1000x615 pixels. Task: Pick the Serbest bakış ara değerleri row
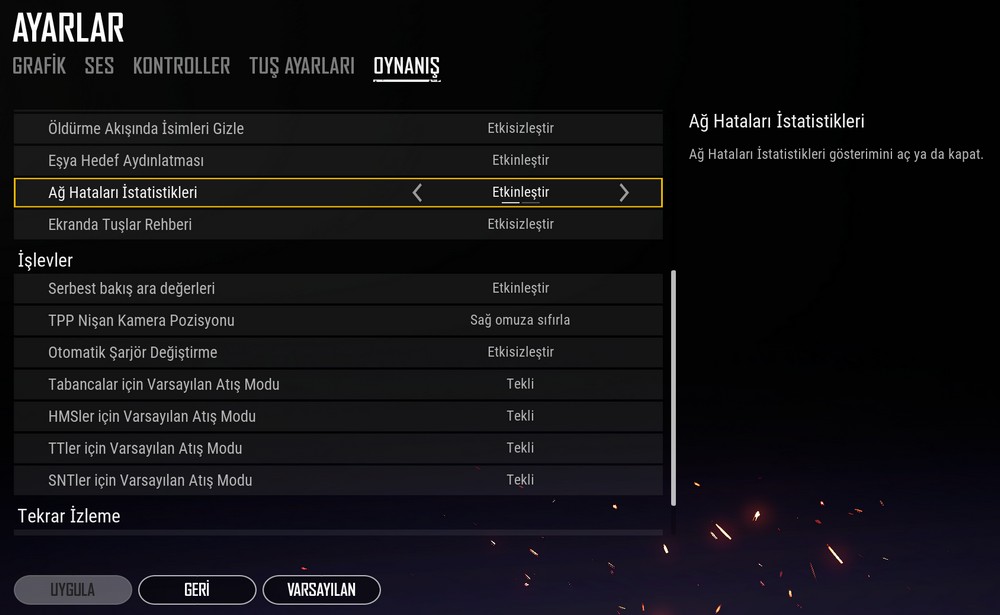click(338, 289)
